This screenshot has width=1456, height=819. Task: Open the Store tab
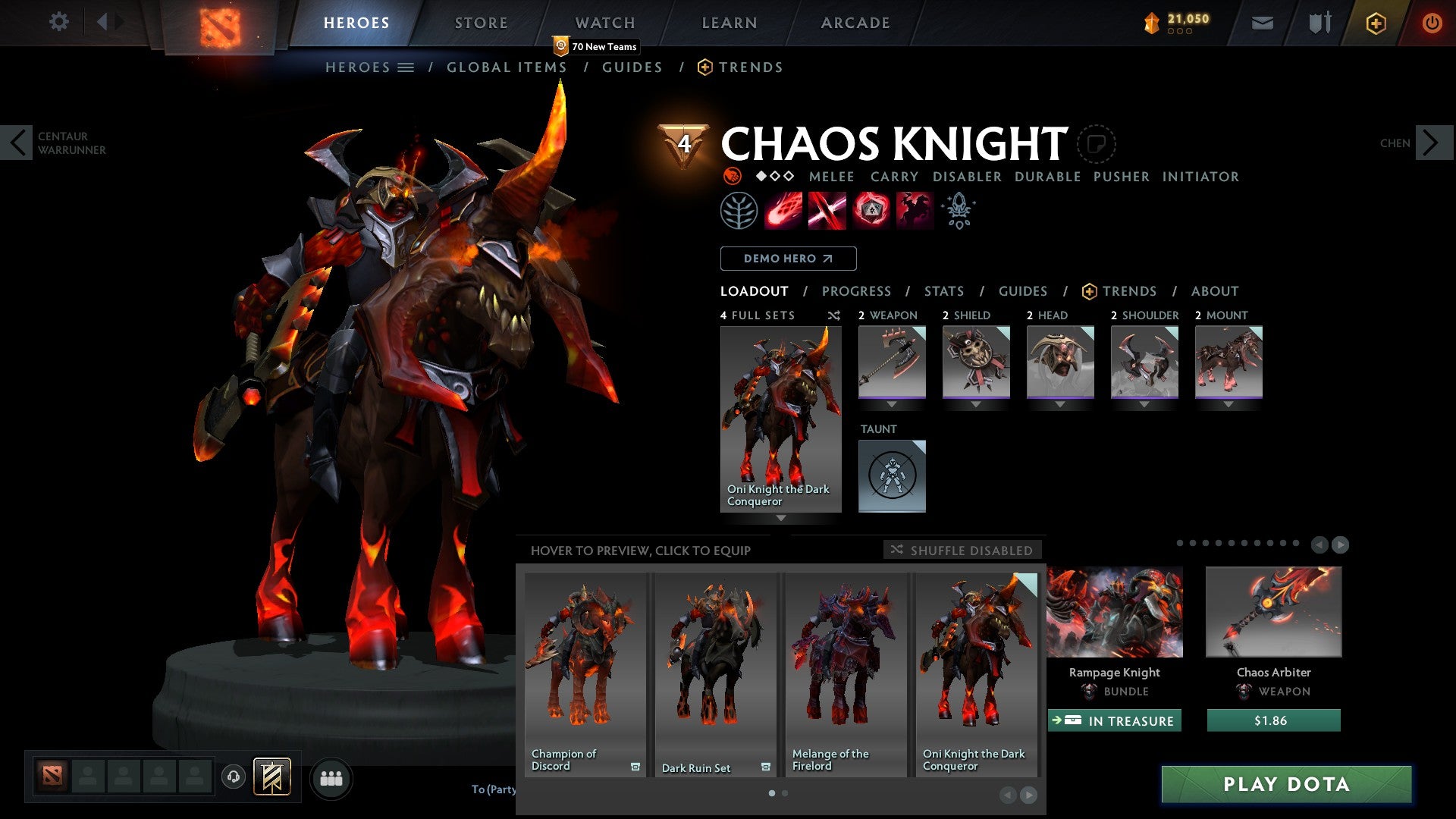click(481, 23)
